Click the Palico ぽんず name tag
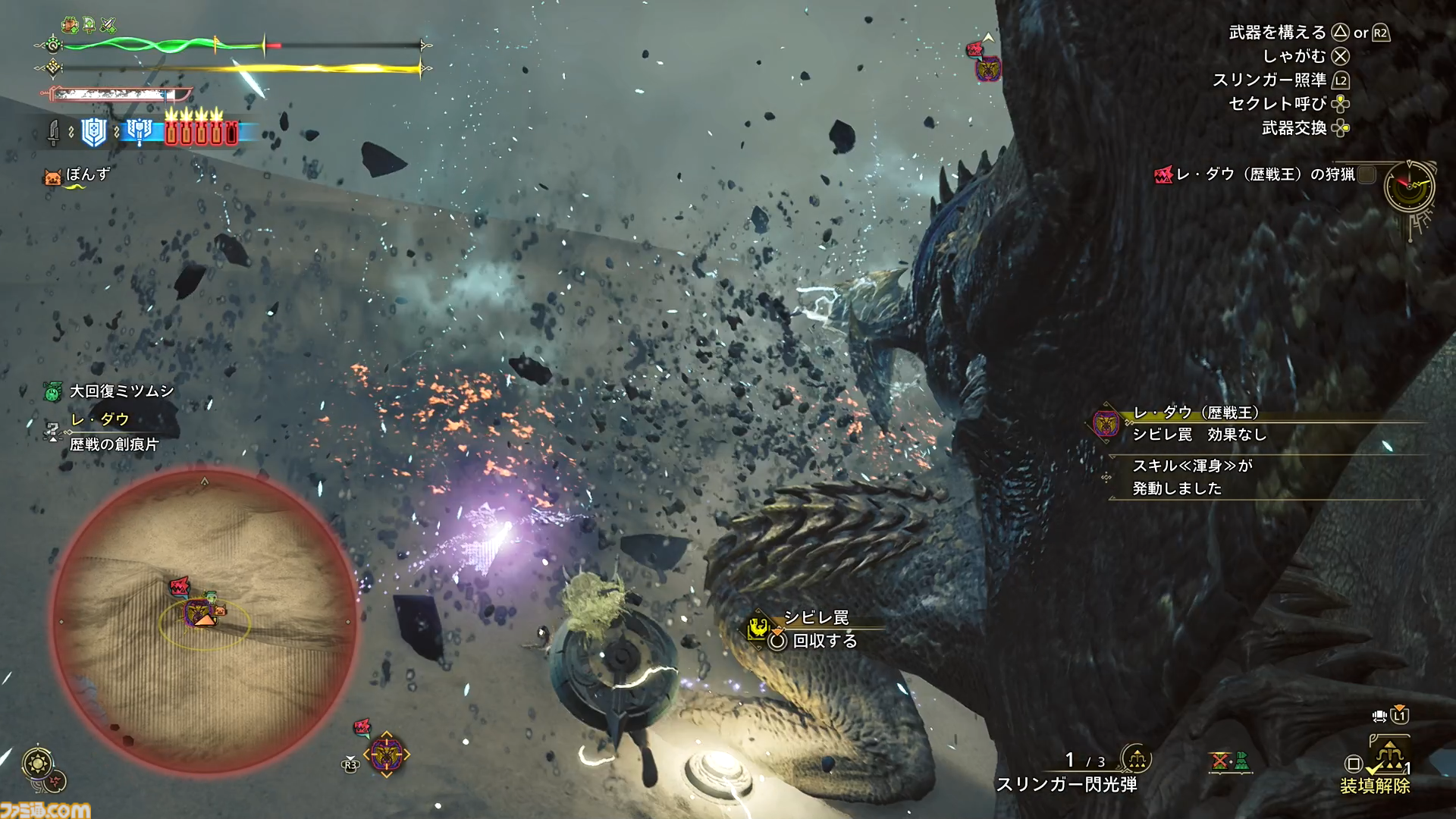The width and height of the screenshot is (1456, 819). tap(87, 174)
